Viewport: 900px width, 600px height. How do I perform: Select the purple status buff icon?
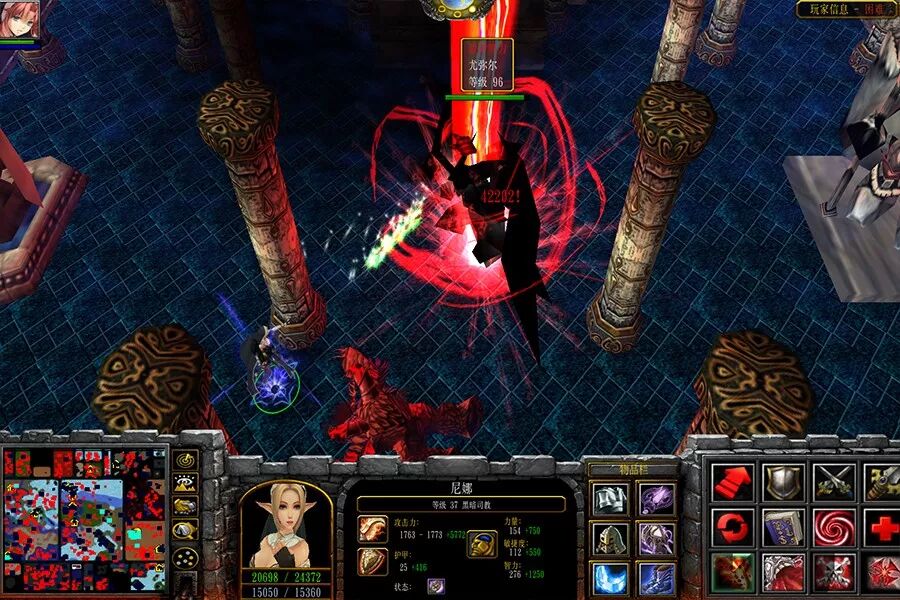coord(436,586)
